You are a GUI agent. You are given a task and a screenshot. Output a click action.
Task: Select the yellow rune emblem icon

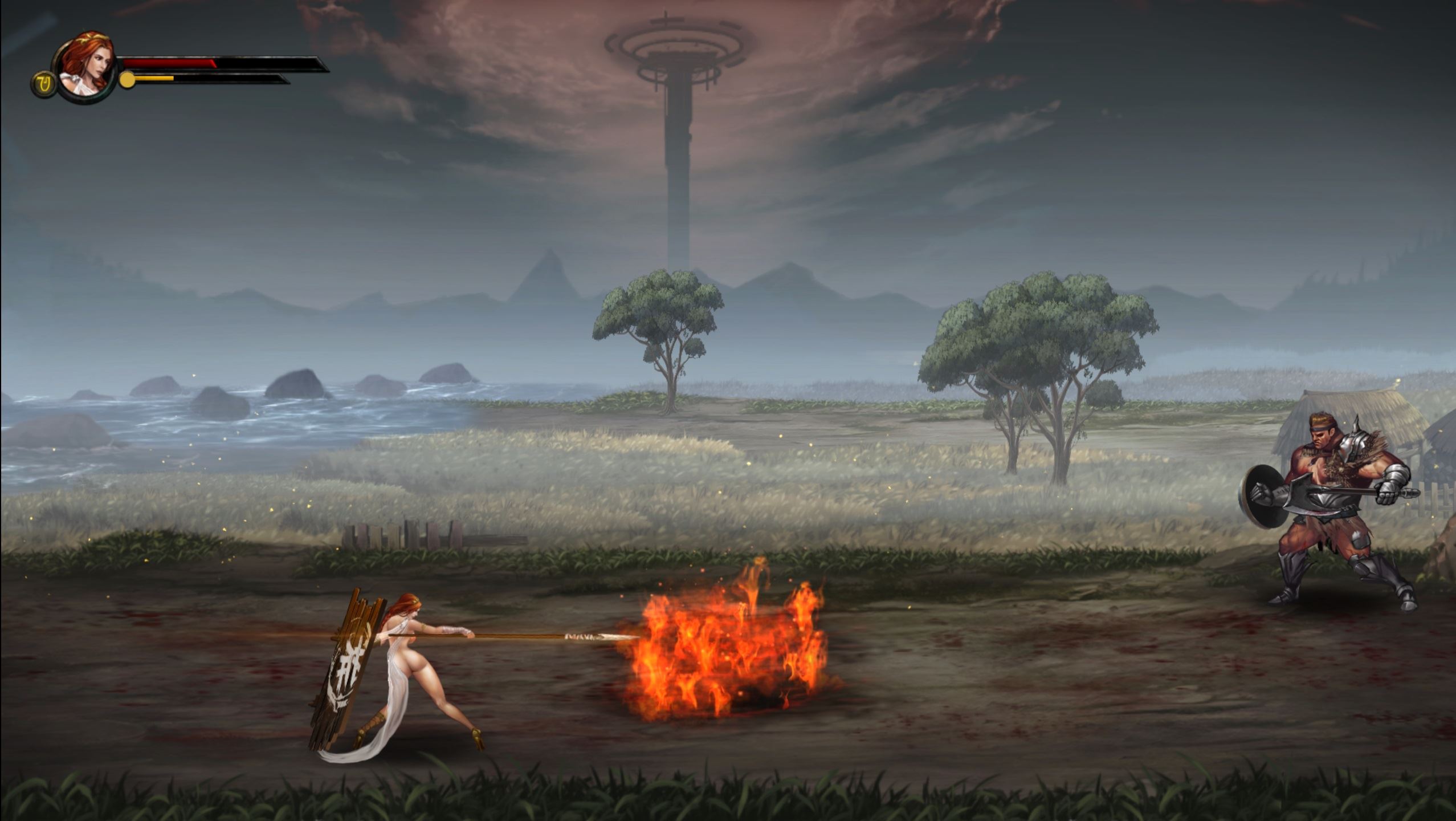pos(43,84)
